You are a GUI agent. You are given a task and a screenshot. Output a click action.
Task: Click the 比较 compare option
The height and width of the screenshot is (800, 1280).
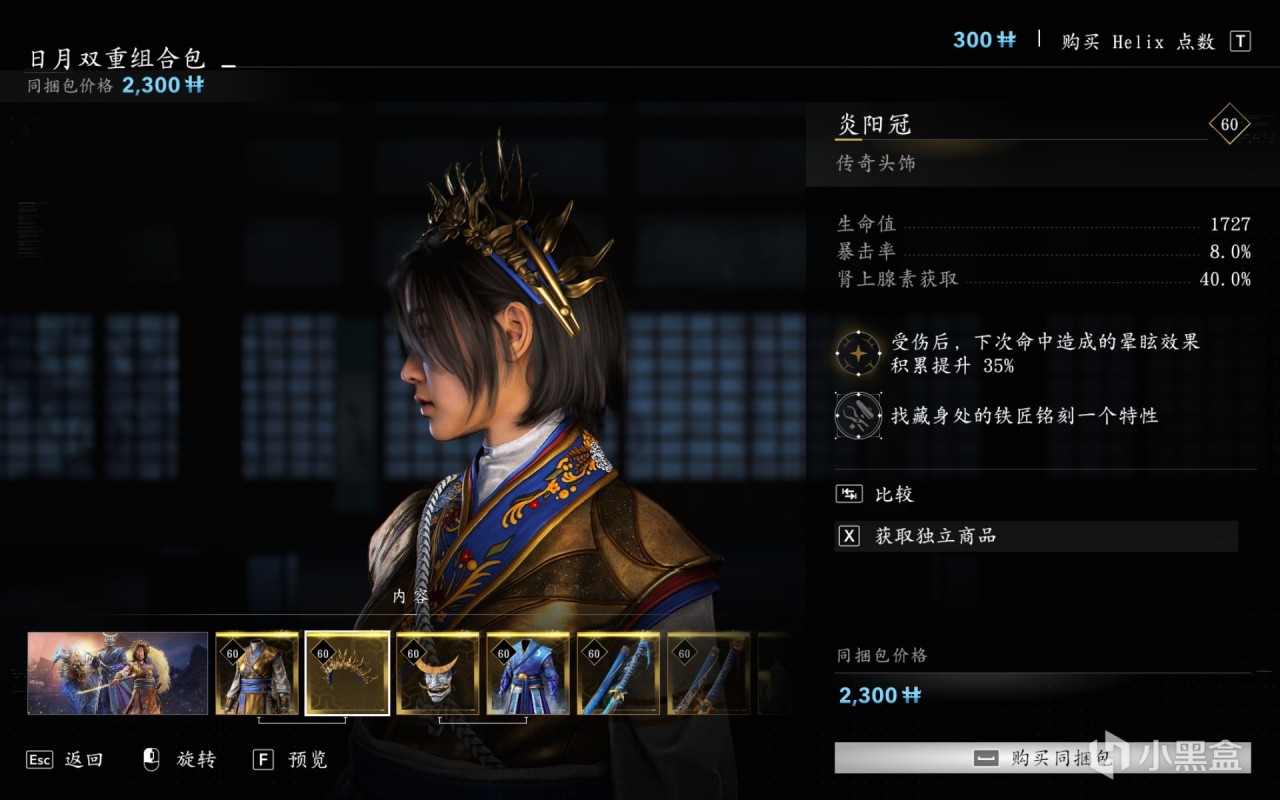pyautogui.click(x=893, y=494)
